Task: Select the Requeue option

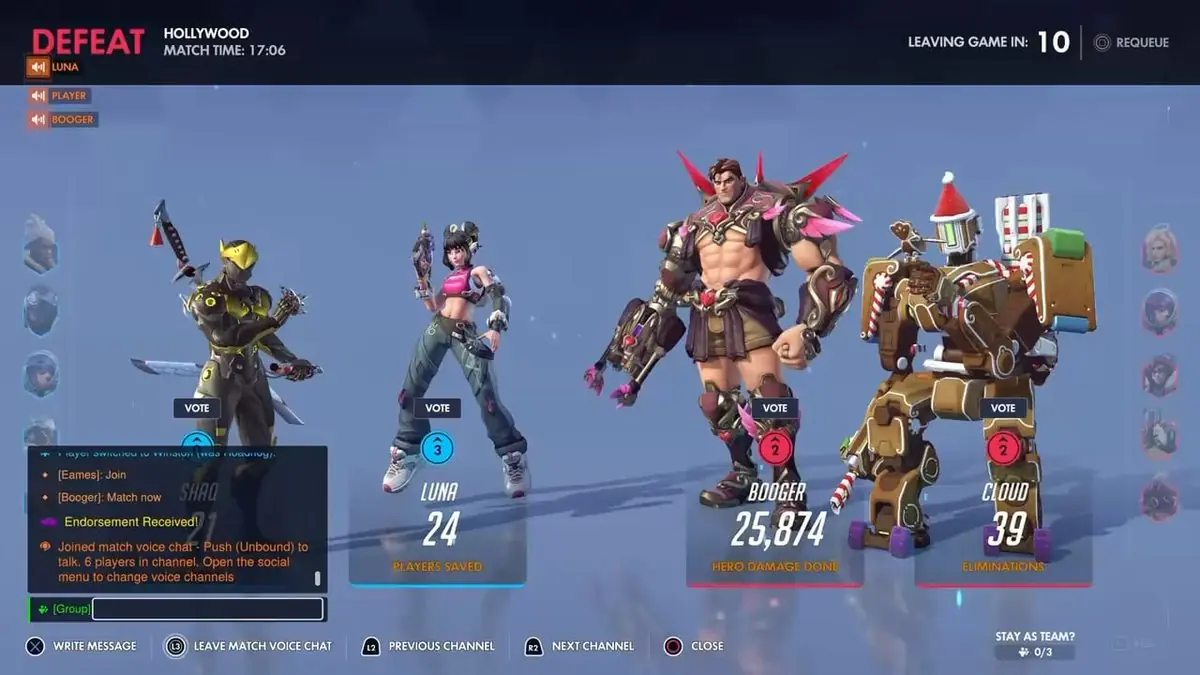Action: [x=1131, y=43]
